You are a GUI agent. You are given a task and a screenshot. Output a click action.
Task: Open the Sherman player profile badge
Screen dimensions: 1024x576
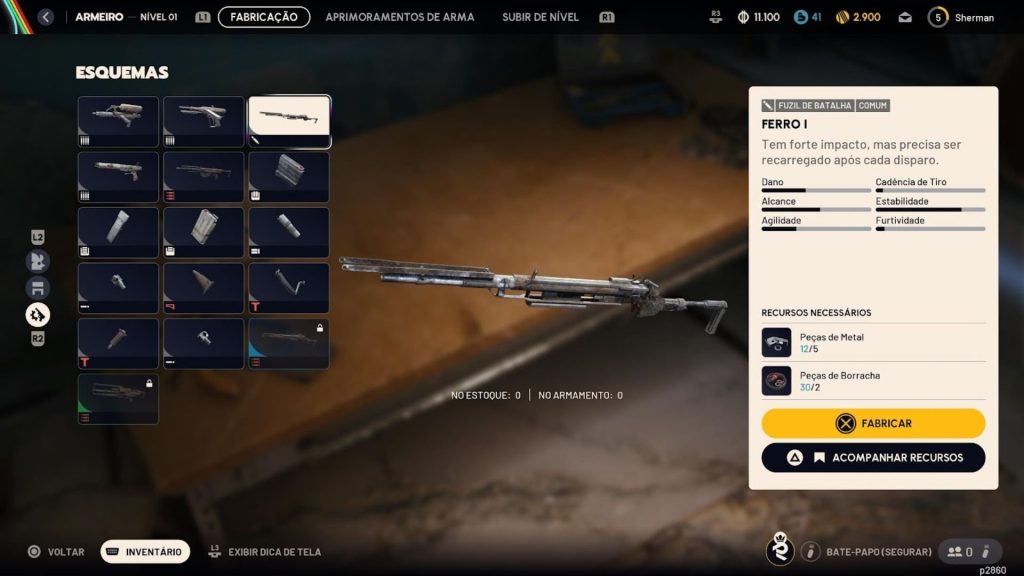pyautogui.click(x=961, y=17)
